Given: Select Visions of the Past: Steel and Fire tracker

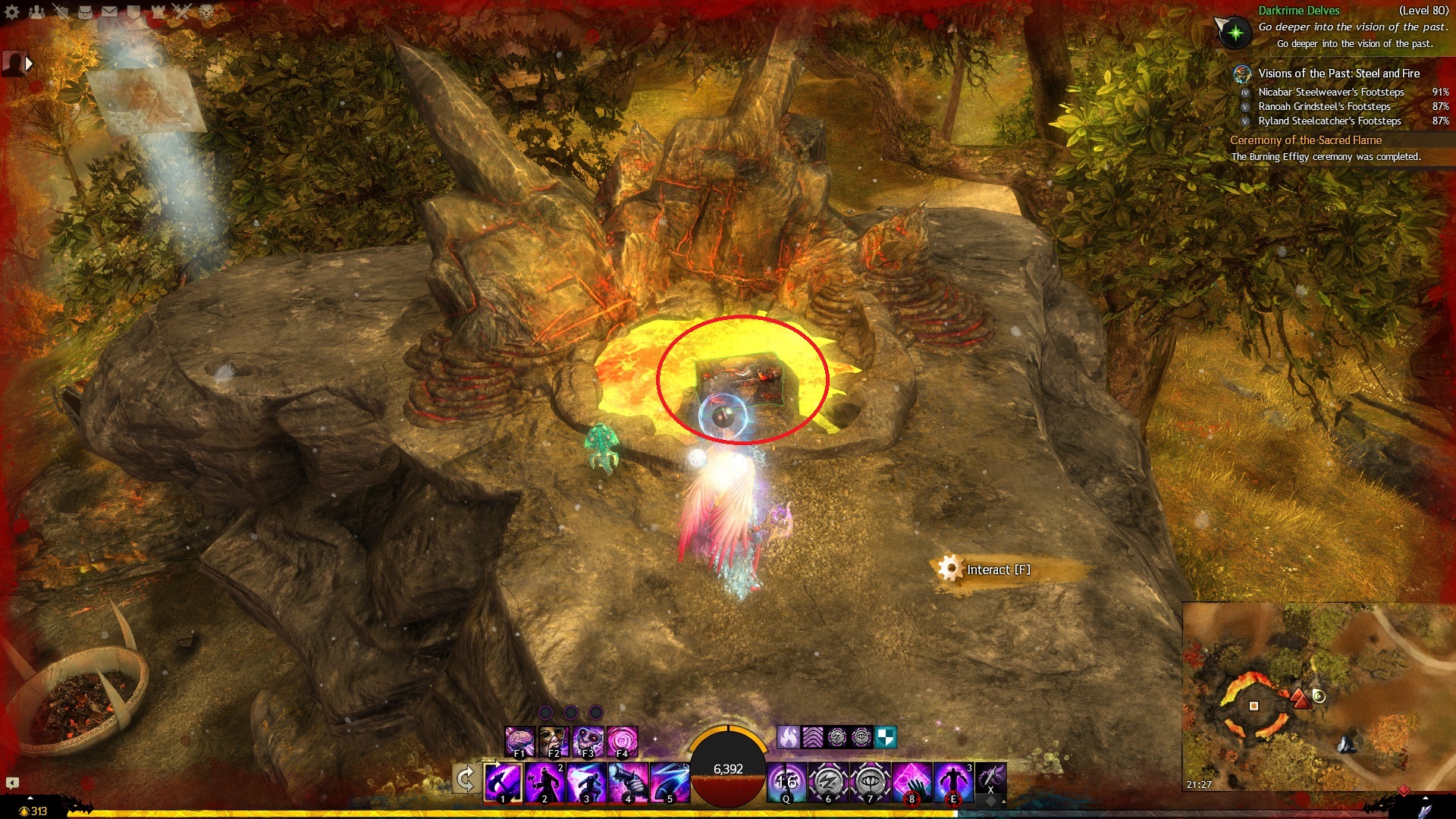Looking at the screenshot, I should click(x=1338, y=74).
